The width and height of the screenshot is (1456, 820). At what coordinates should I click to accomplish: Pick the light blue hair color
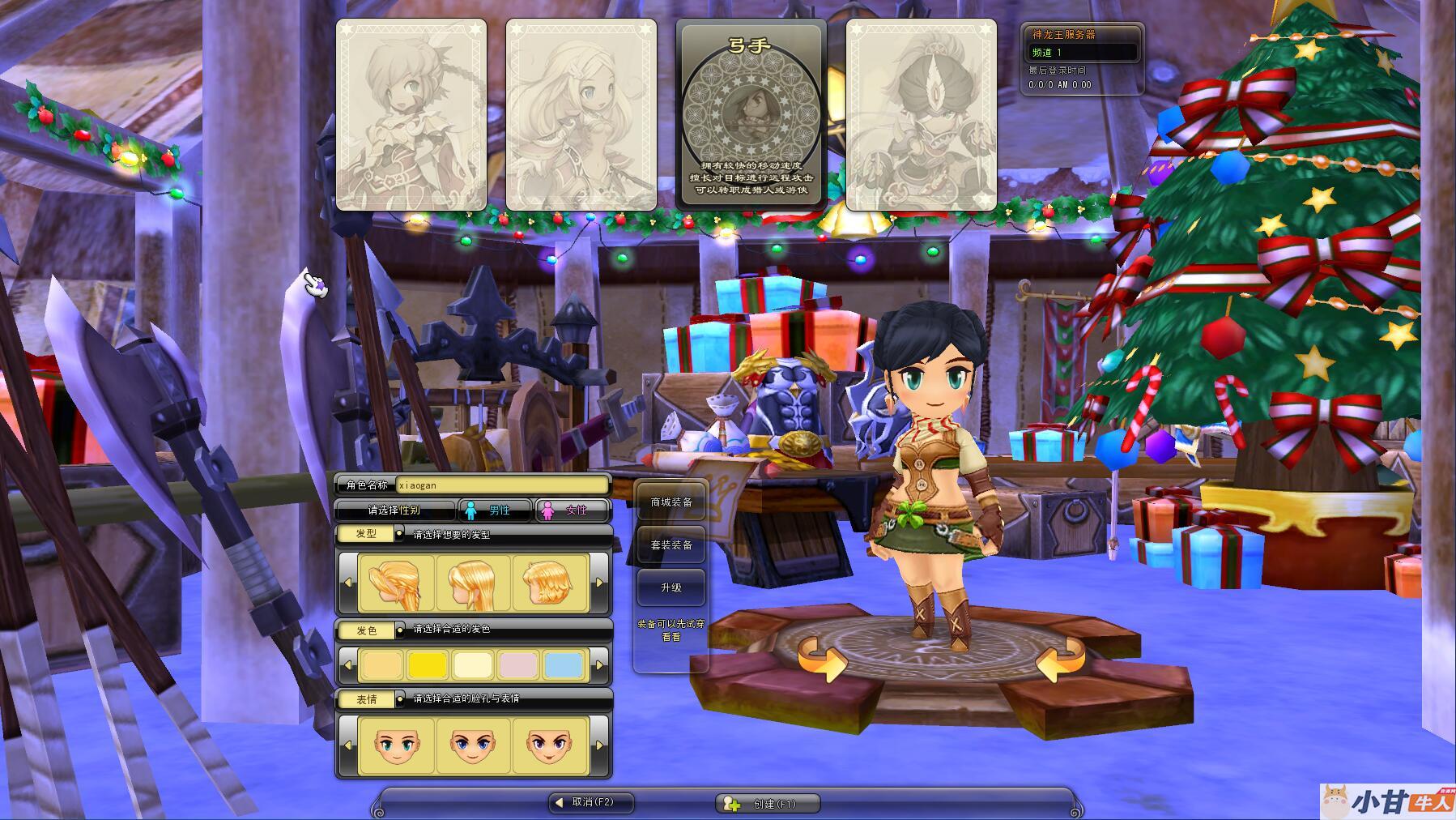[564, 665]
